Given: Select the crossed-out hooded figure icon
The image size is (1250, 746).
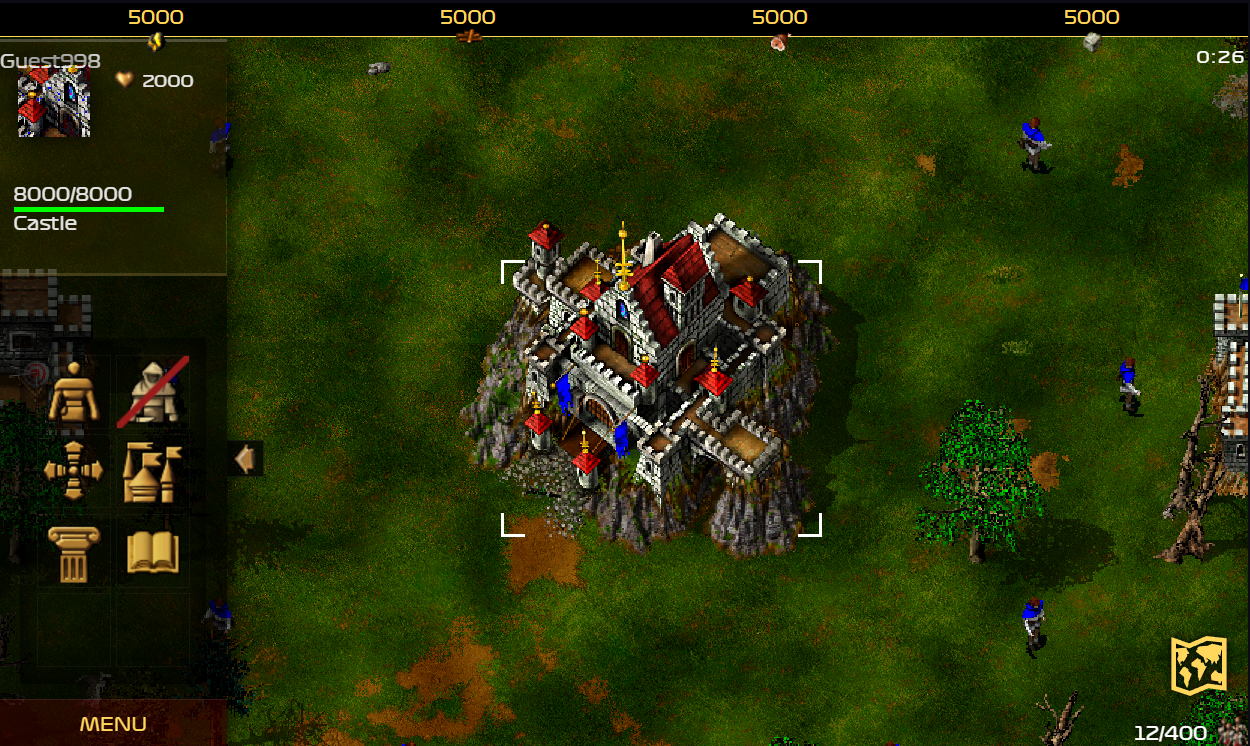Looking at the screenshot, I should (153, 391).
